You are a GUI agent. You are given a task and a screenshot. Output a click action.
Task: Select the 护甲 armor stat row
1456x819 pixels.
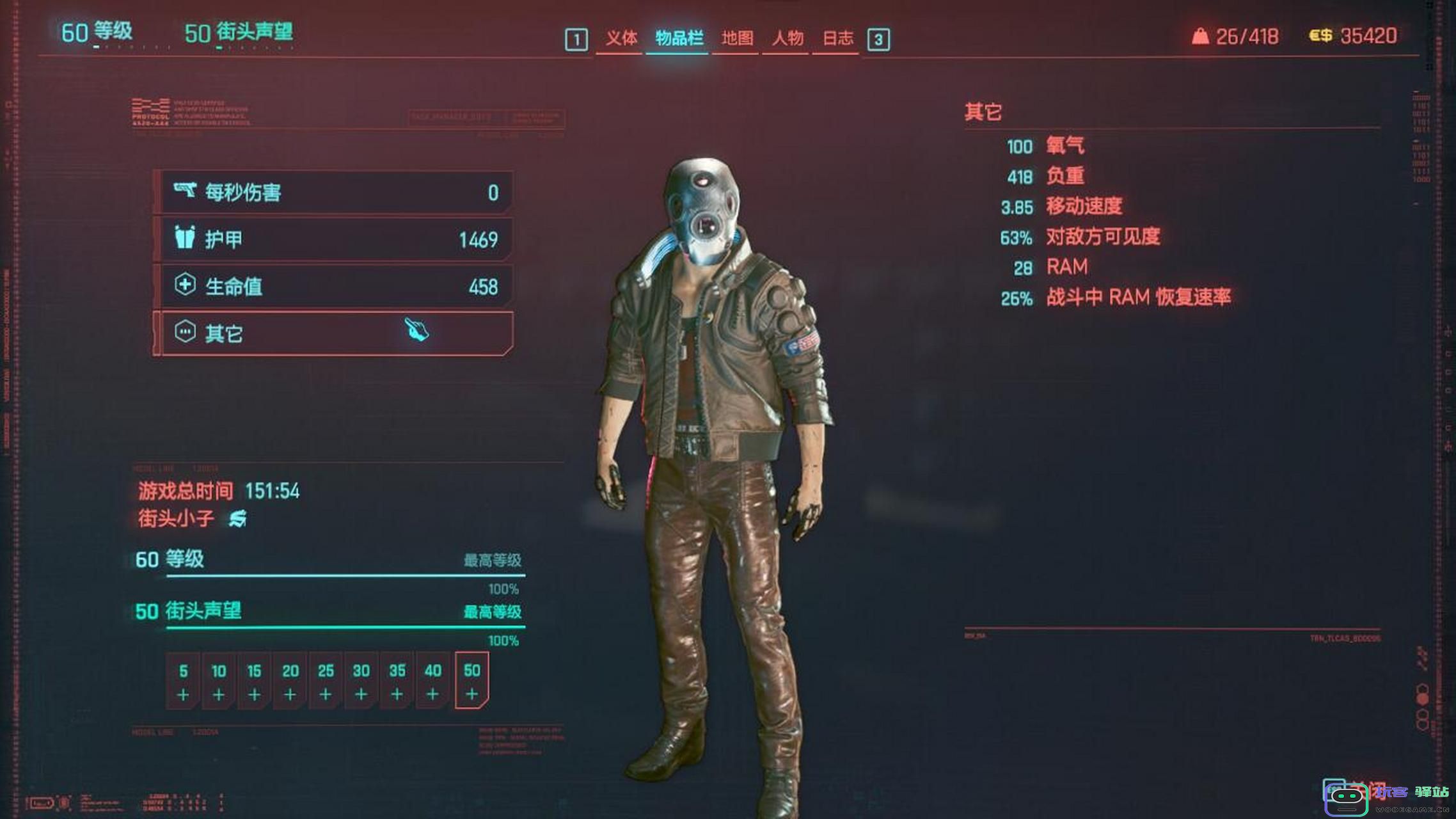tap(335, 239)
